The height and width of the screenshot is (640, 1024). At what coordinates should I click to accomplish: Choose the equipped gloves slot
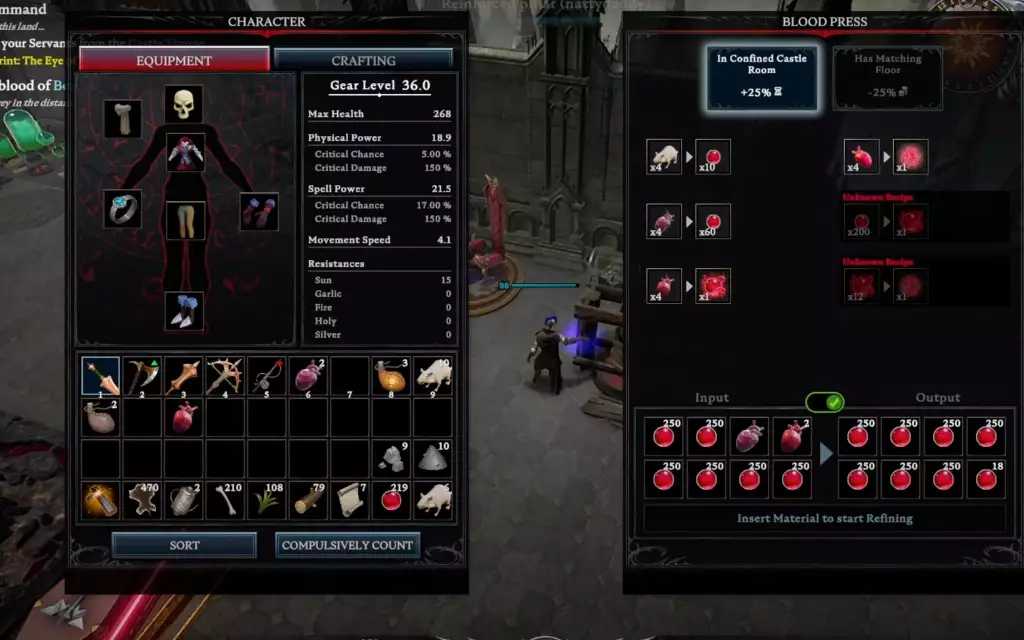pyautogui.click(x=259, y=212)
